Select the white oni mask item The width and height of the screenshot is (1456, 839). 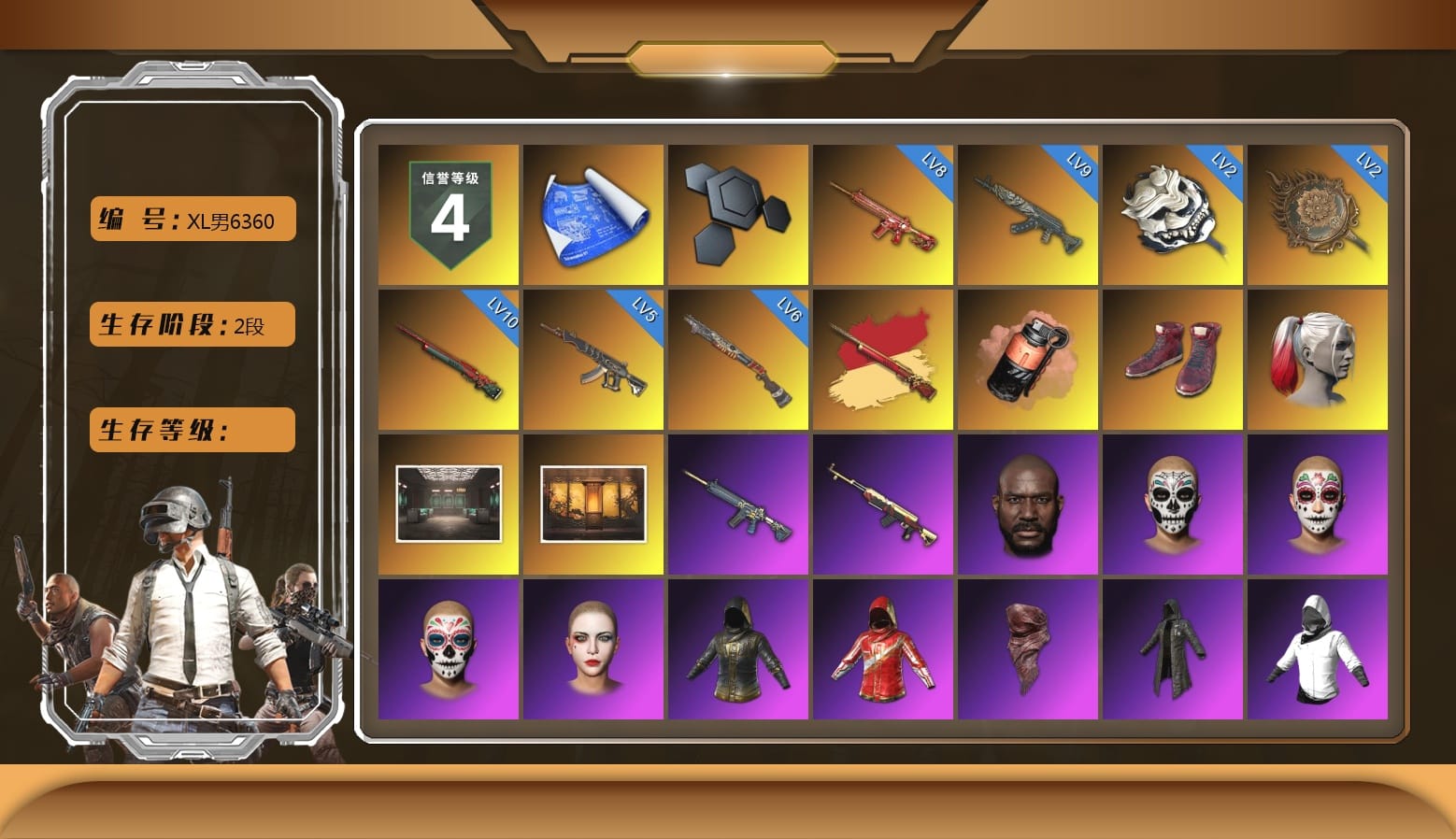pos(1174,213)
